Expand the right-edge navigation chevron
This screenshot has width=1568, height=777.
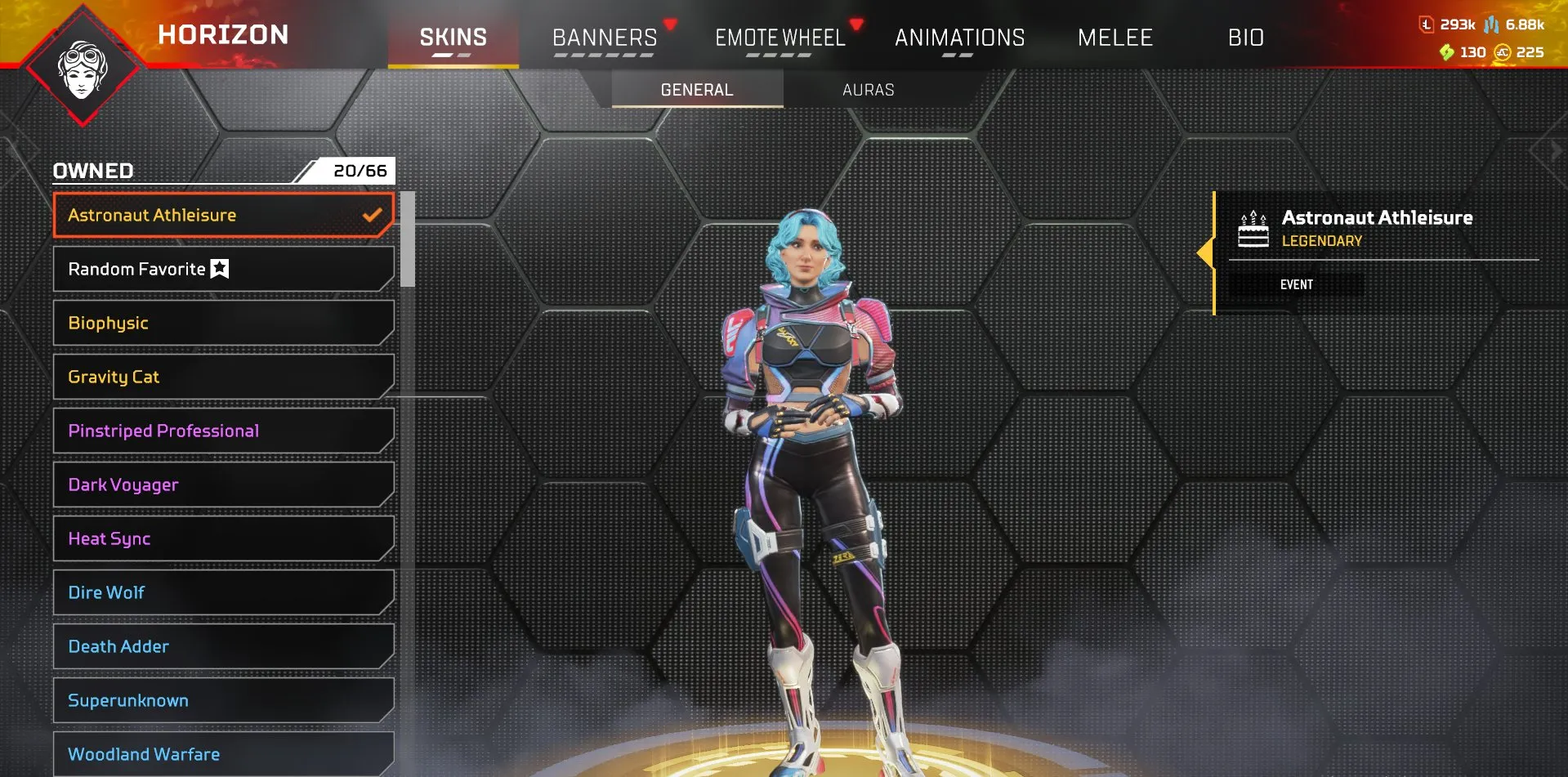tap(1553, 150)
